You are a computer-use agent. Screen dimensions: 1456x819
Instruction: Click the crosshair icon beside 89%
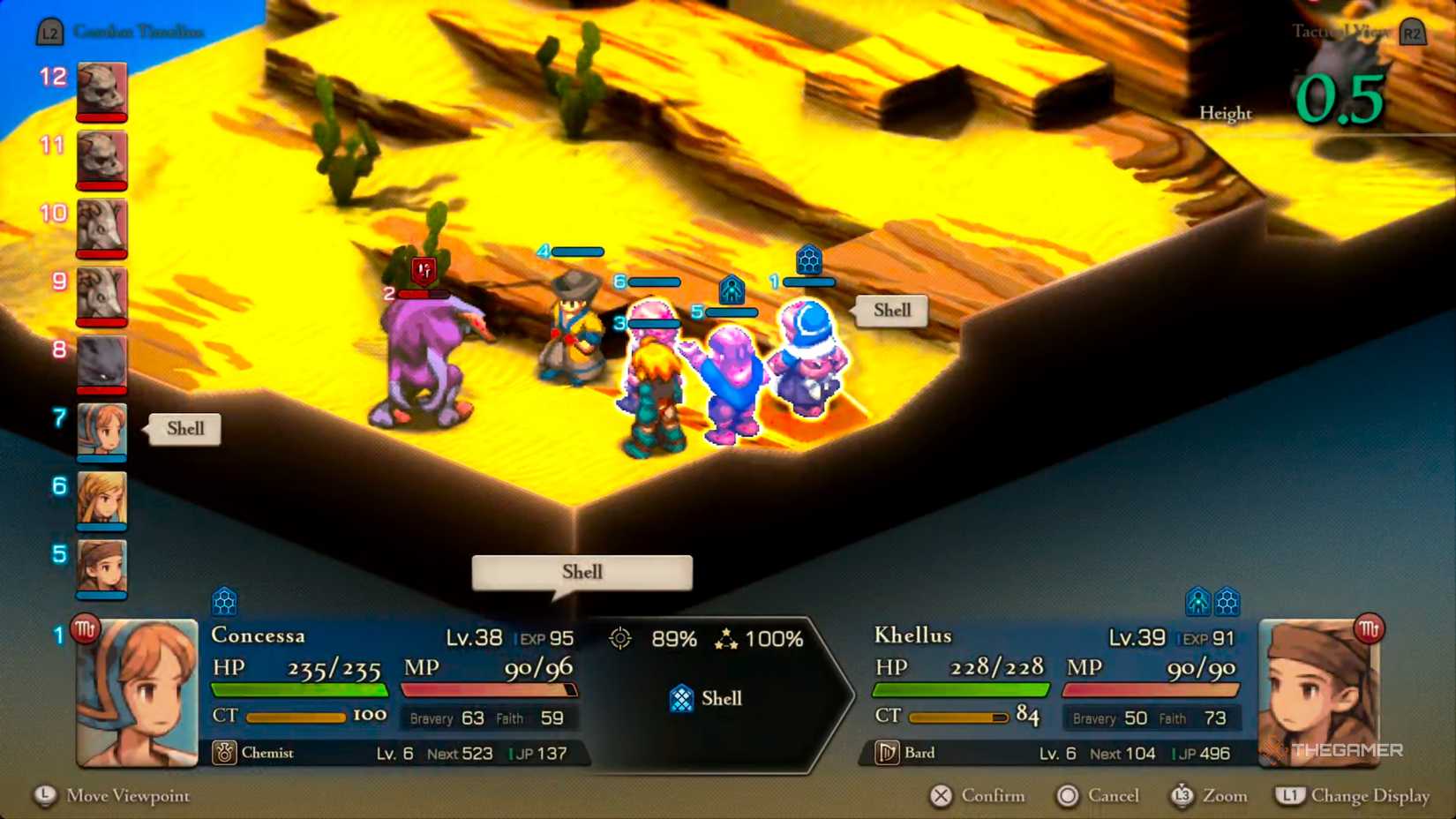coord(621,639)
